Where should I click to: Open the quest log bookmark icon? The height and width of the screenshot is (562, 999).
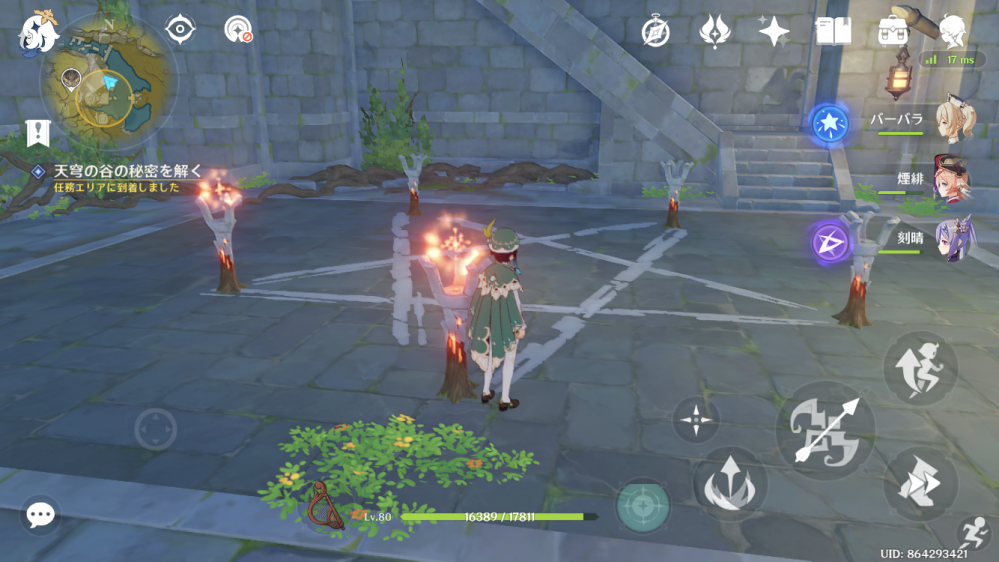38,132
